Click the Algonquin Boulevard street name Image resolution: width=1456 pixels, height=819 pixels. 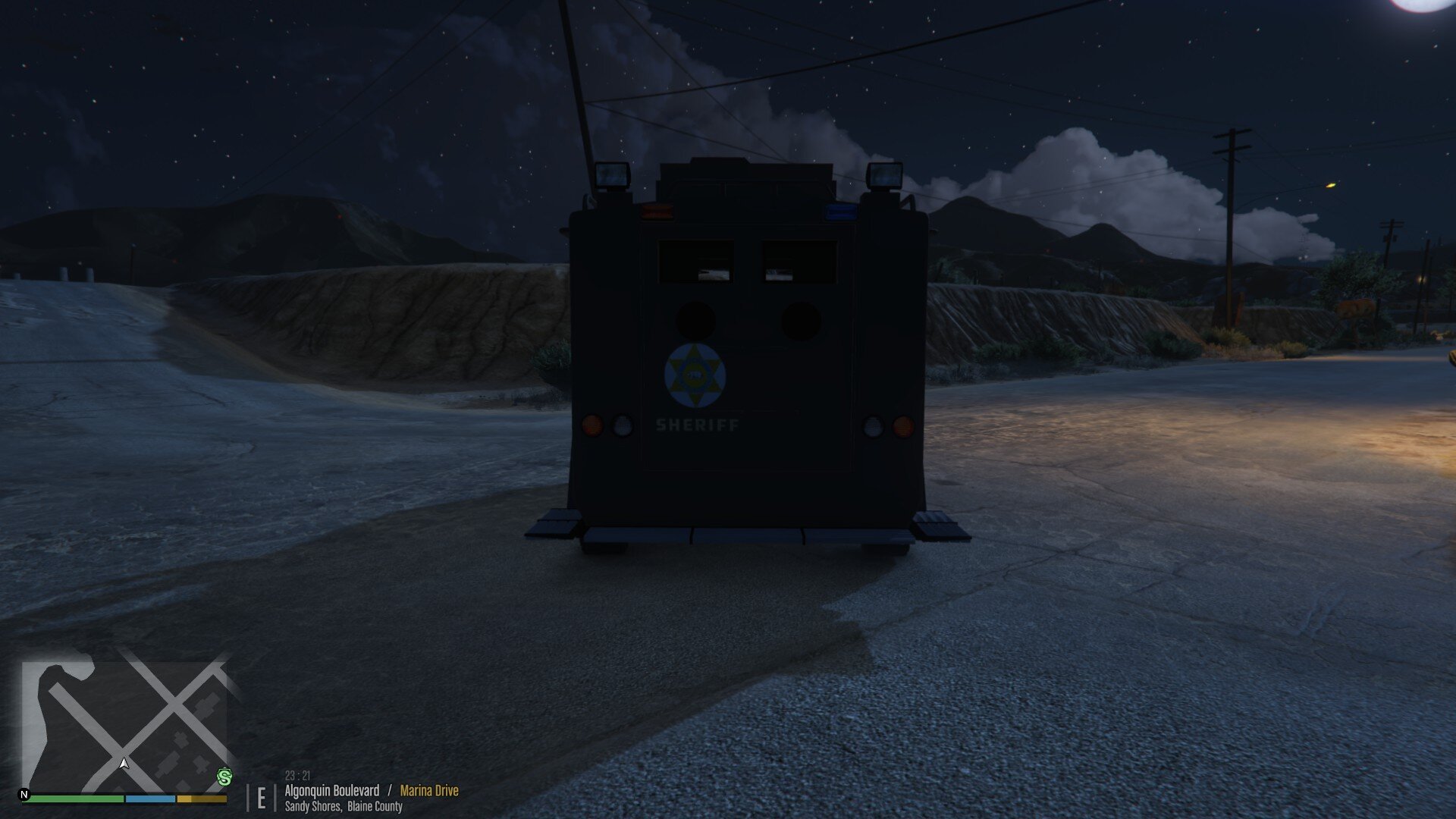(331, 790)
